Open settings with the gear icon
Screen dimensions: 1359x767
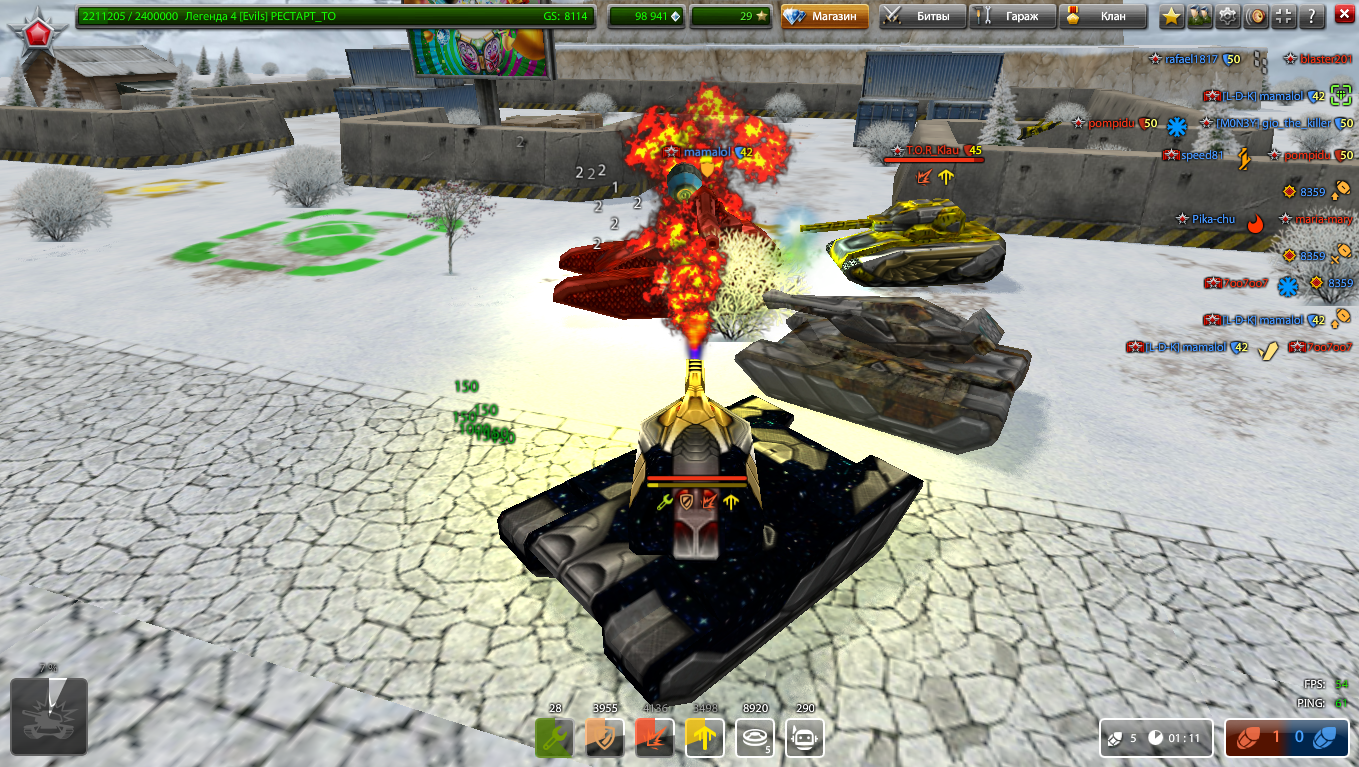coord(1227,16)
